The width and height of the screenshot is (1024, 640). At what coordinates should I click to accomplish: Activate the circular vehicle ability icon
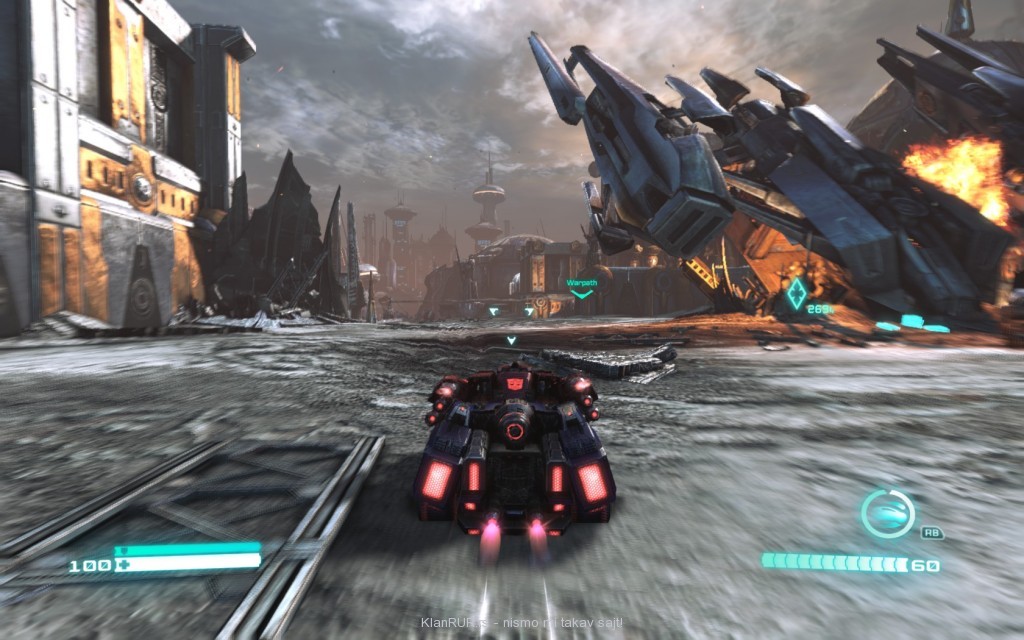click(x=887, y=513)
